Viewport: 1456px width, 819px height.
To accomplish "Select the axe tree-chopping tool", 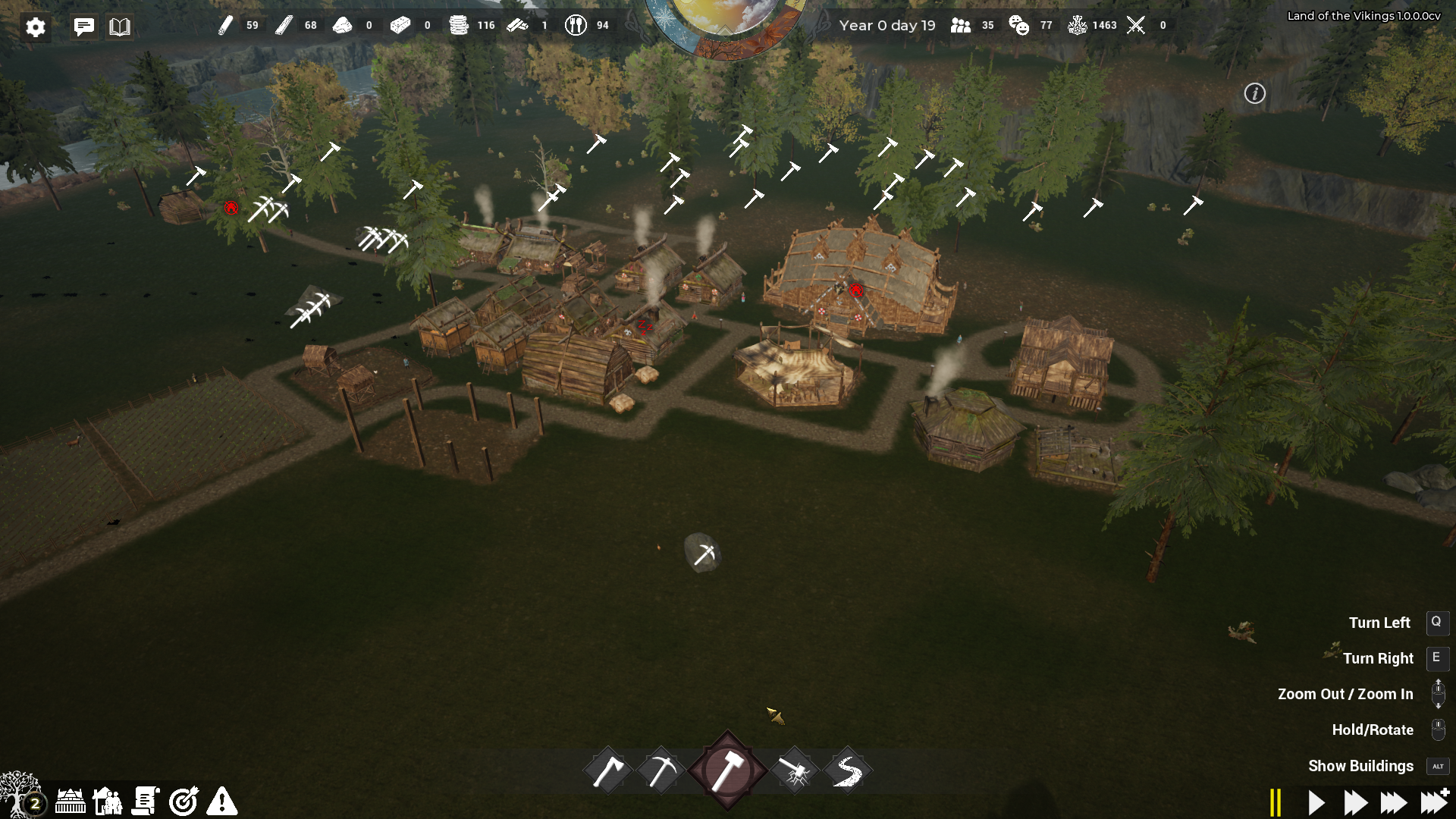I will pos(608,772).
